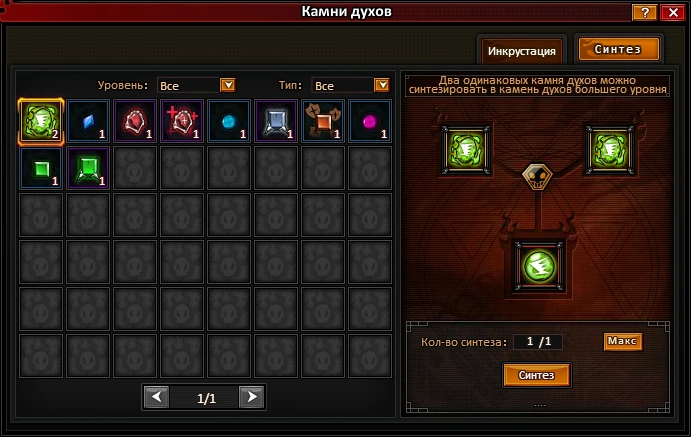The image size is (691, 437).
Task: Go to the next inventory page
Action: tap(253, 398)
